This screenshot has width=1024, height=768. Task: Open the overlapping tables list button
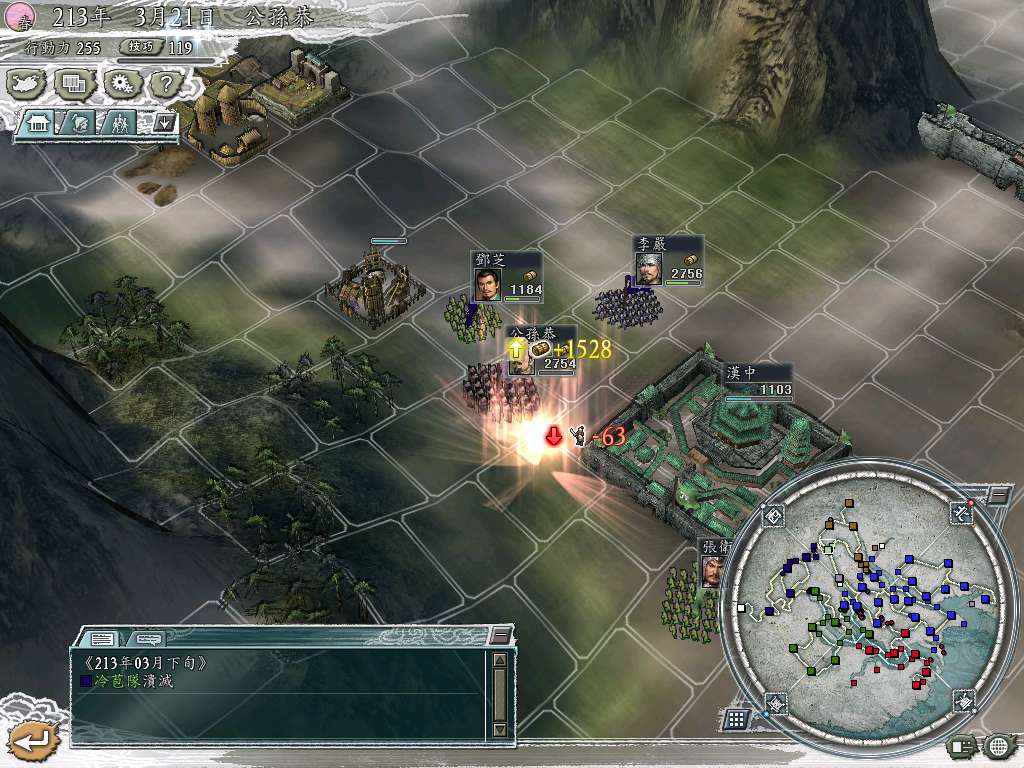click(74, 84)
